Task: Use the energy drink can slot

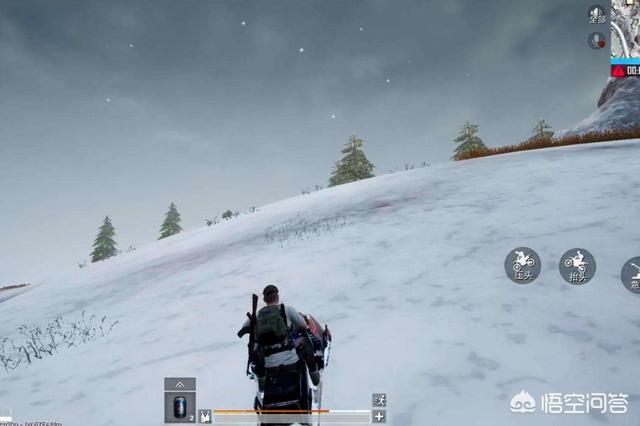Action: (x=180, y=407)
